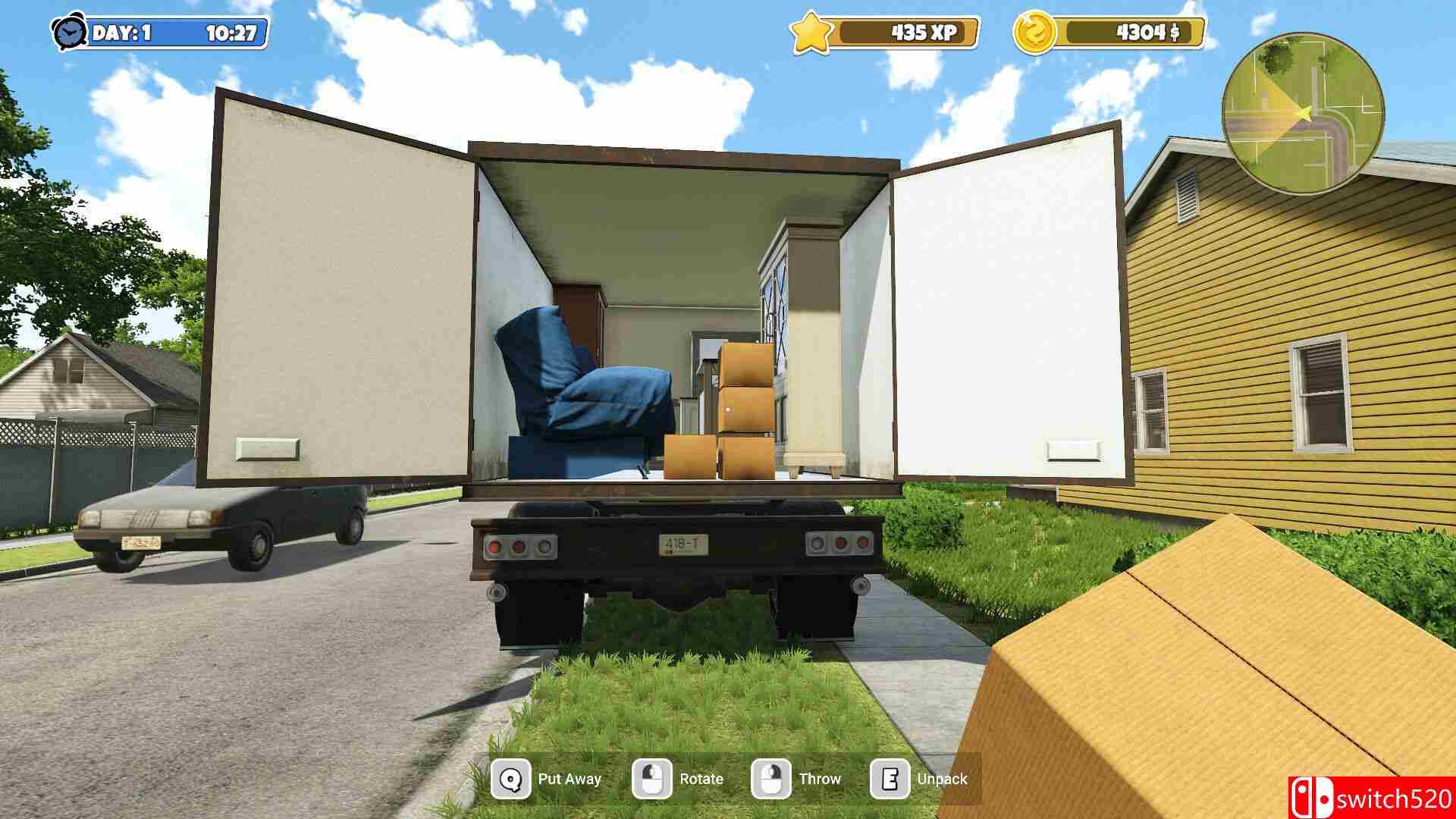Click the 435 XP progress bar
1456x819 pixels.
(906, 32)
